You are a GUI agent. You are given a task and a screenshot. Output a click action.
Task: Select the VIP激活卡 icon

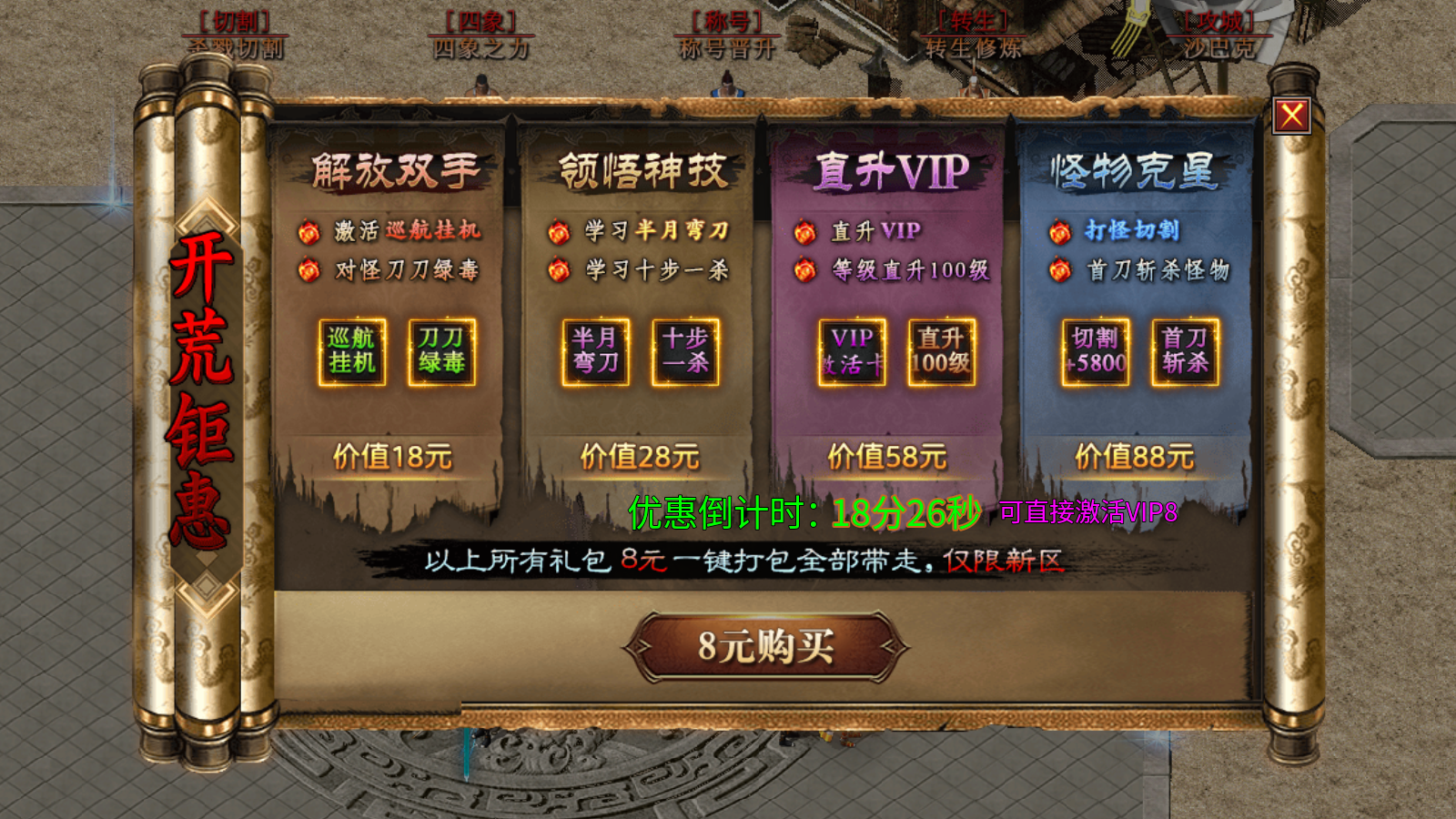[850, 353]
